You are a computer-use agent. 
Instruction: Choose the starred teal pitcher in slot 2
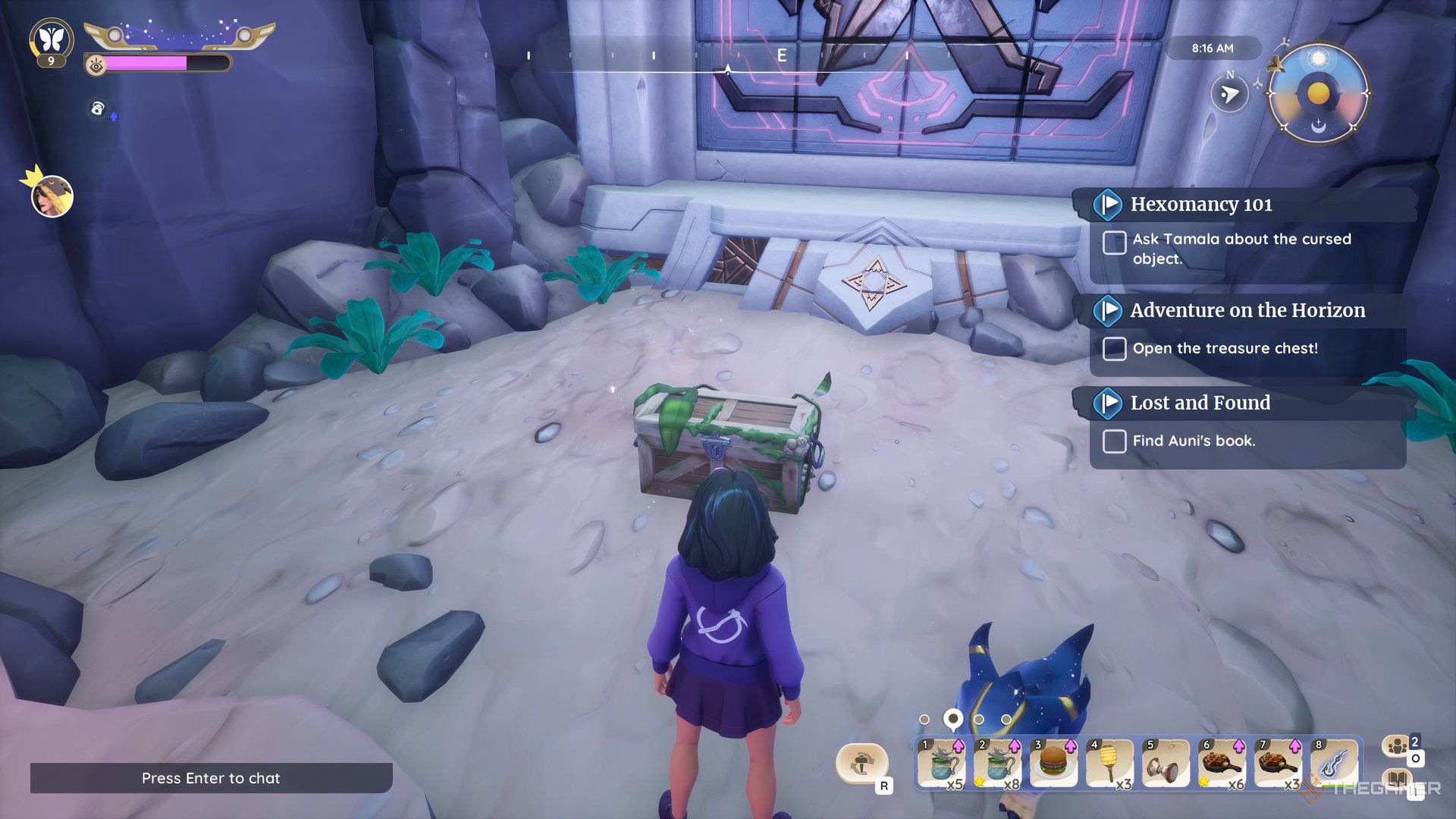point(996,764)
